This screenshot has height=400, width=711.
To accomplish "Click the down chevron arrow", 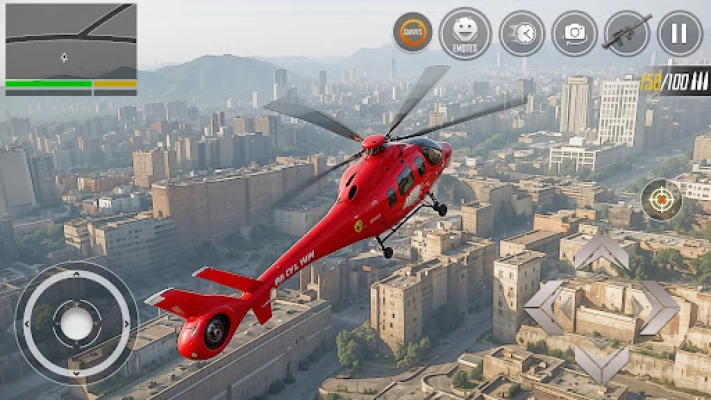I will tap(601, 363).
